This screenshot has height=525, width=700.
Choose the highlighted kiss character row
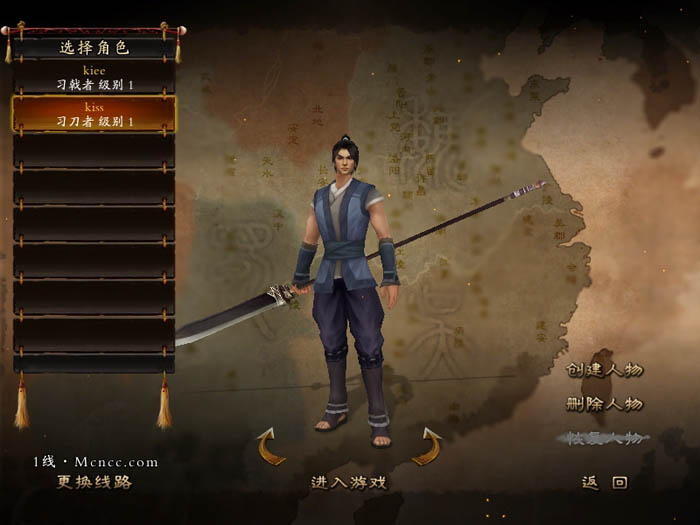click(x=94, y=113)
